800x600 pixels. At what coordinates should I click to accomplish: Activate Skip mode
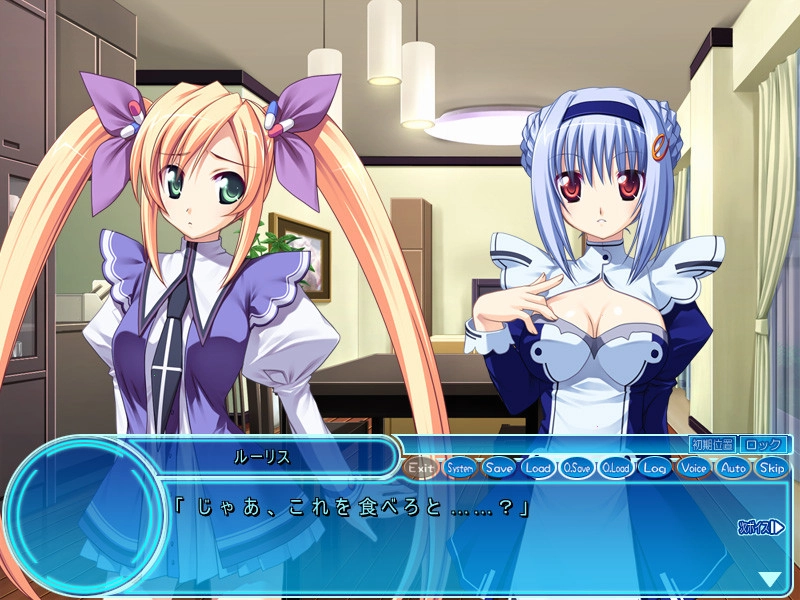[x=772, y=467]
